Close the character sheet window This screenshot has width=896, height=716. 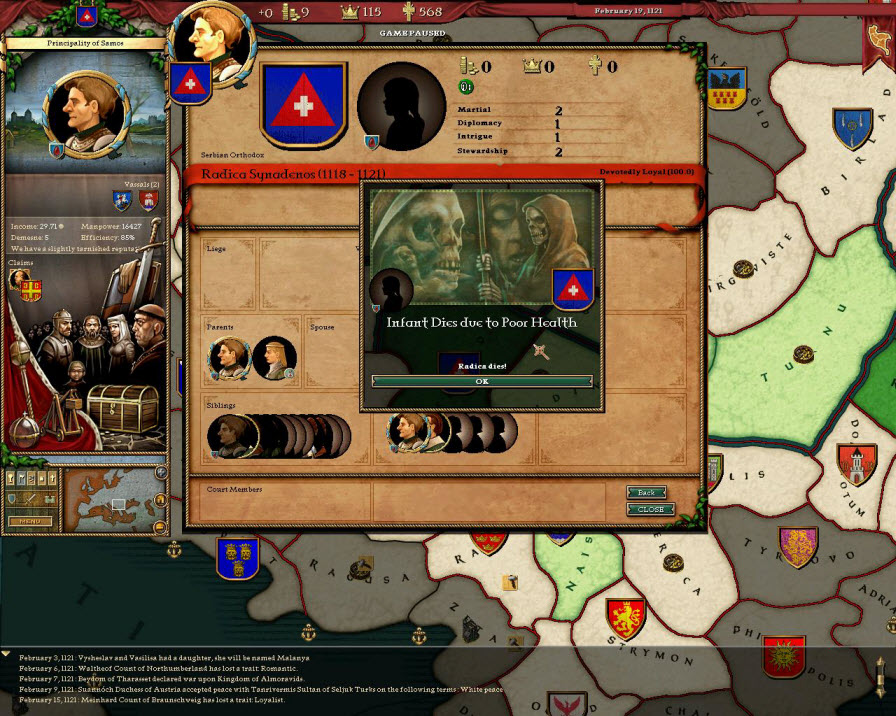click(x=650, y=509)
